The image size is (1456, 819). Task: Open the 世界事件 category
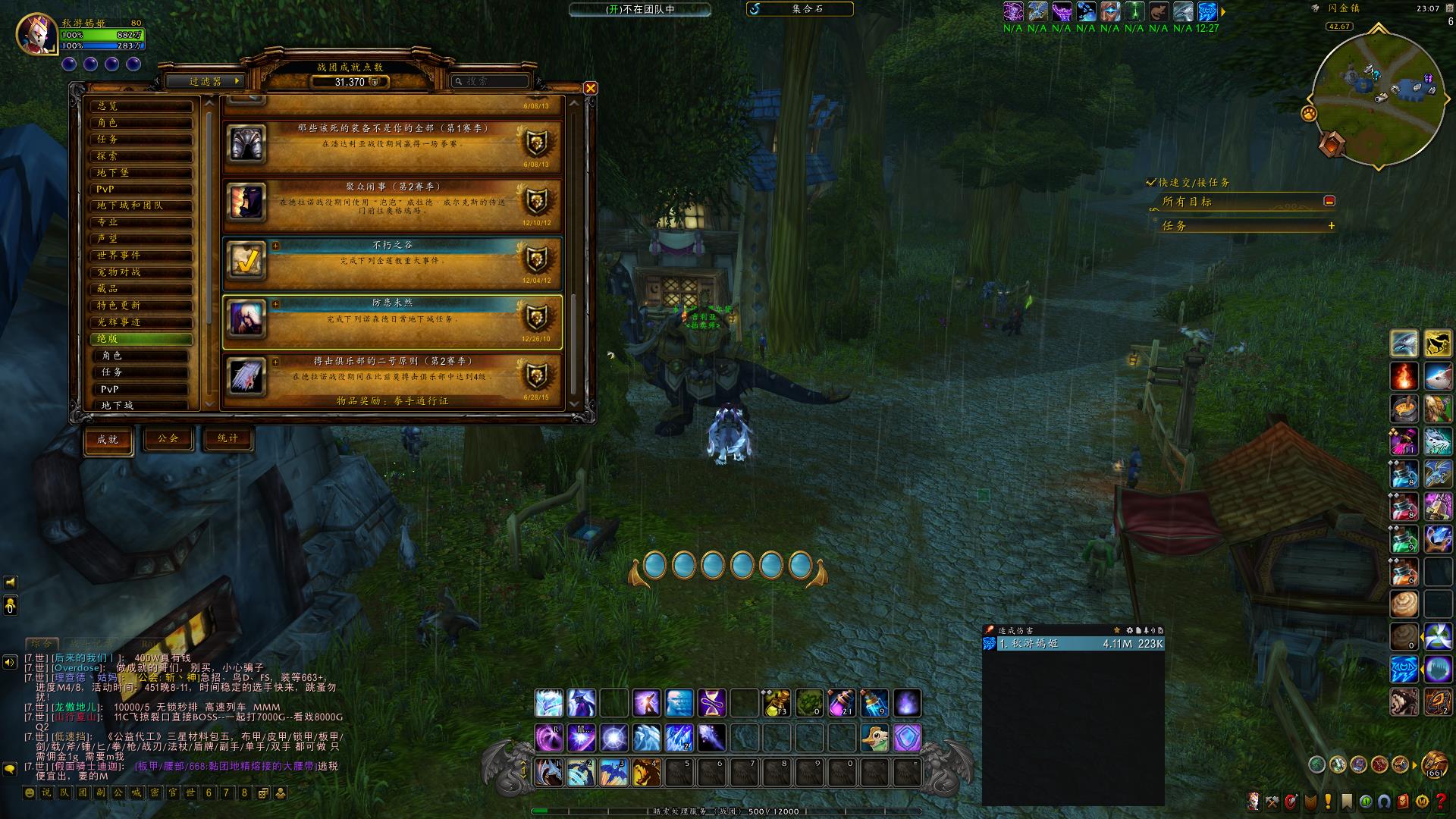(141, 256)
